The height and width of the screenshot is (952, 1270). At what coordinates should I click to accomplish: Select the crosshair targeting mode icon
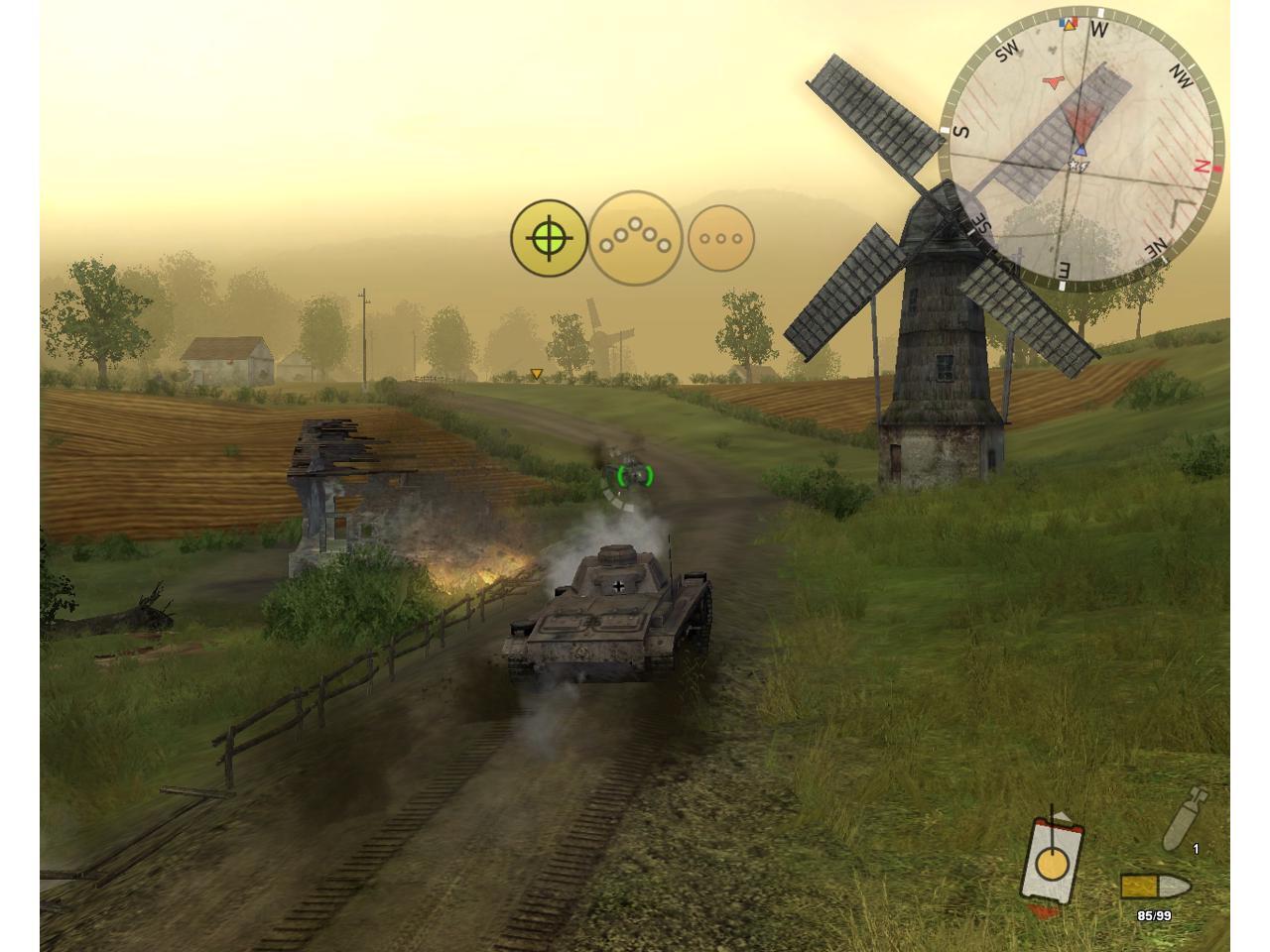pyautogui.click(x=549, y=238)
